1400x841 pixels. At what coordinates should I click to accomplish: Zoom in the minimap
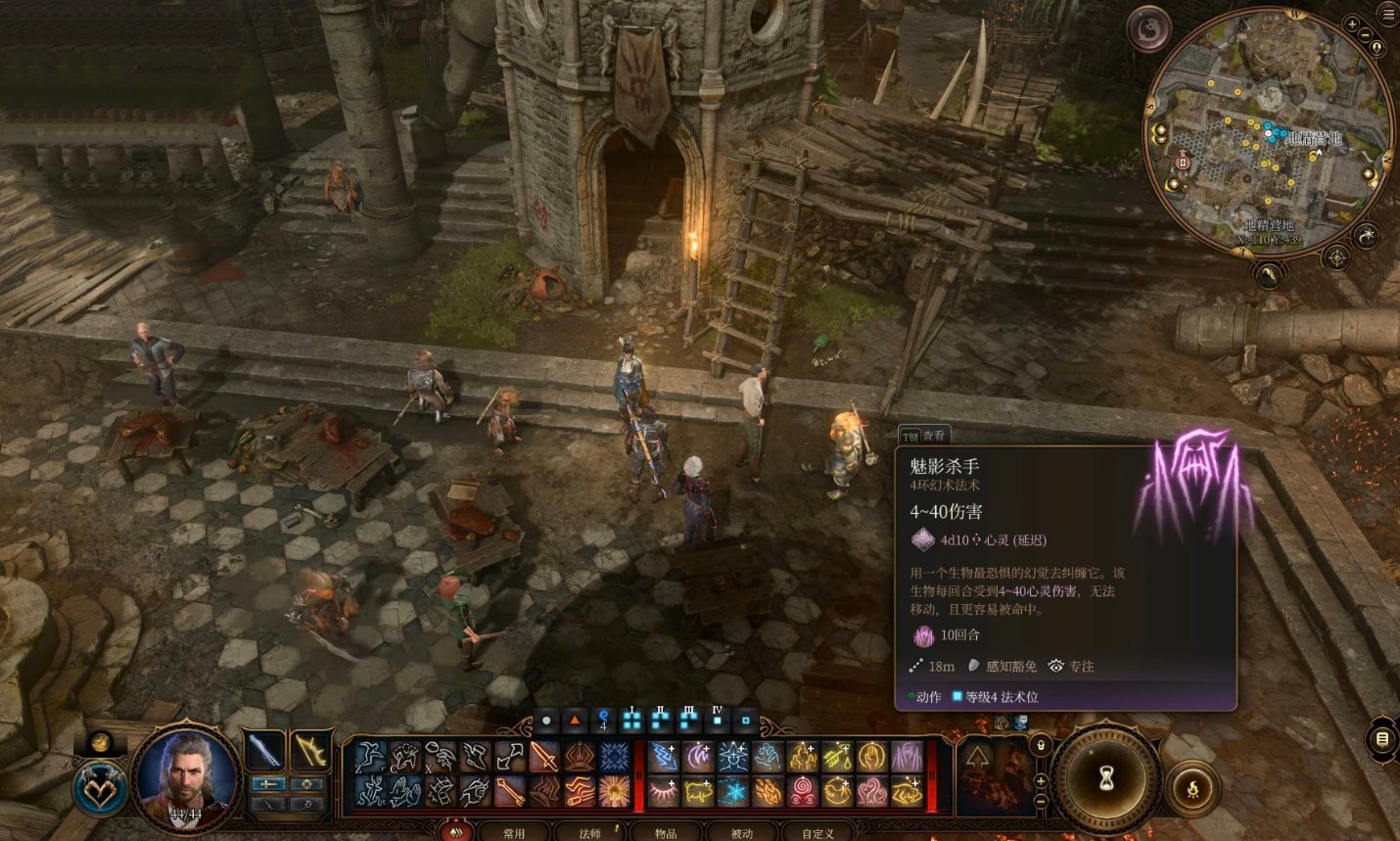(1352, 23)
